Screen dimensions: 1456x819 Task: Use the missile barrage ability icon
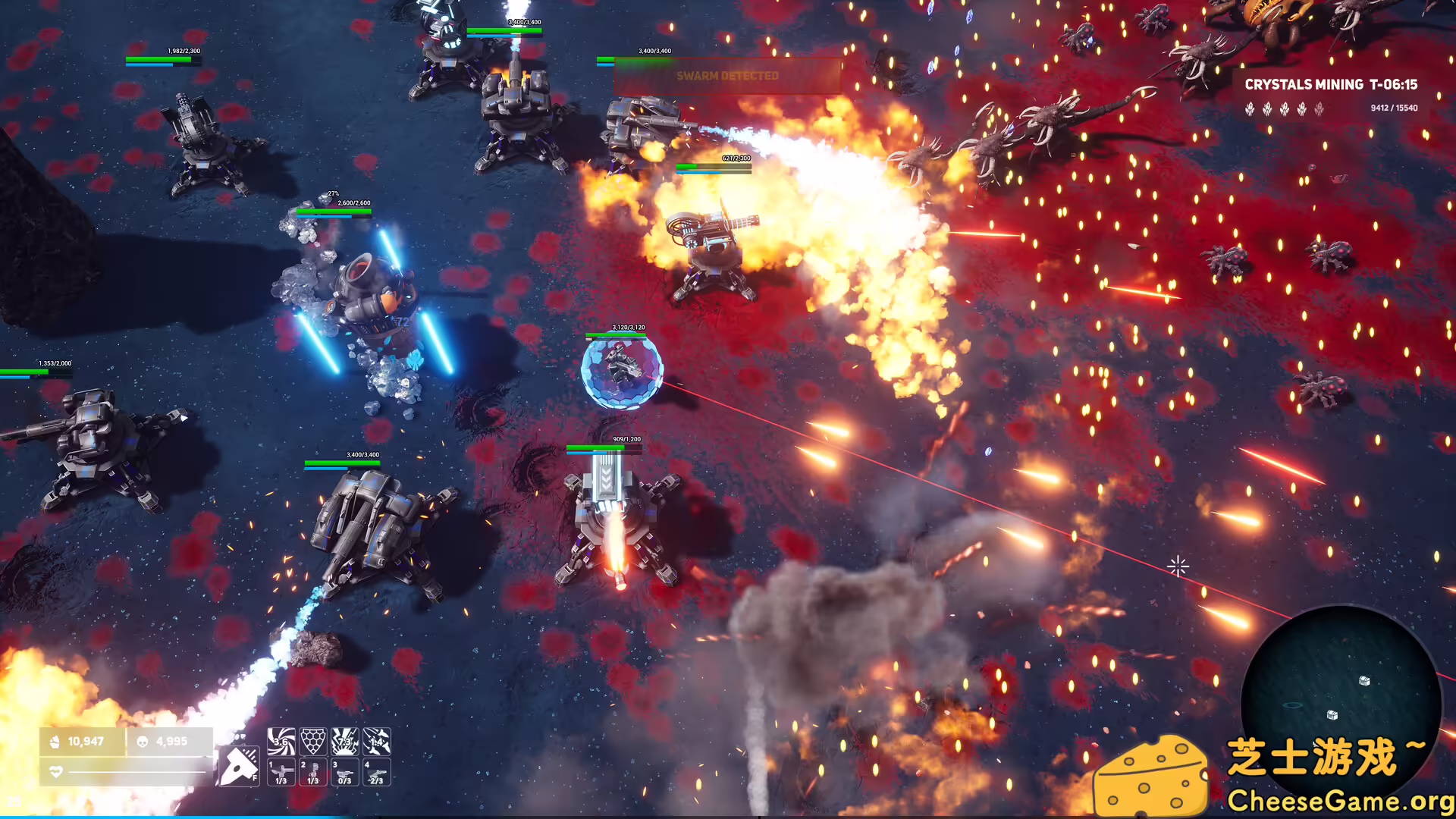tap(377, 741)
